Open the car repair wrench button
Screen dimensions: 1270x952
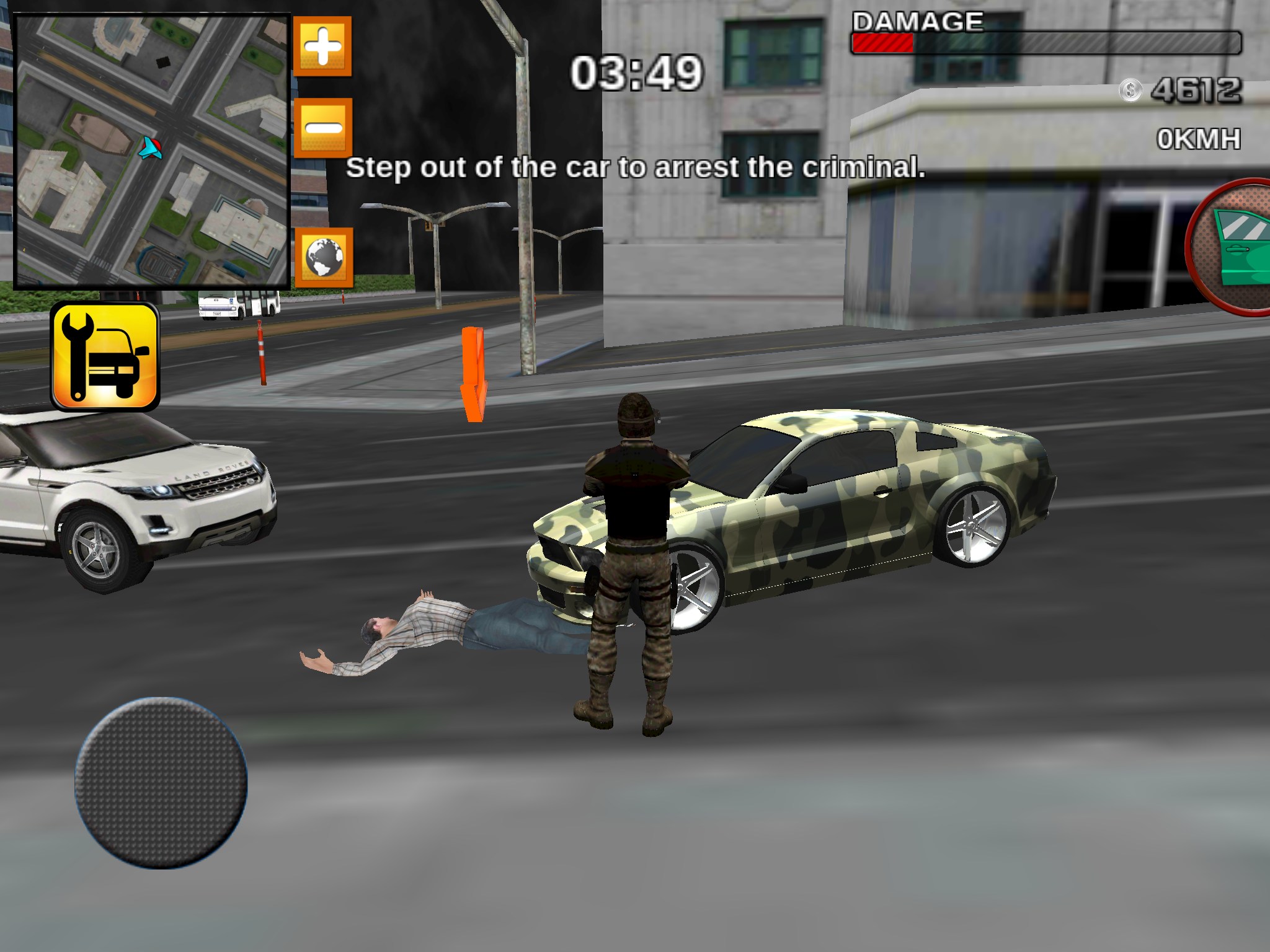pyautogui.click(x=105, y=356)
